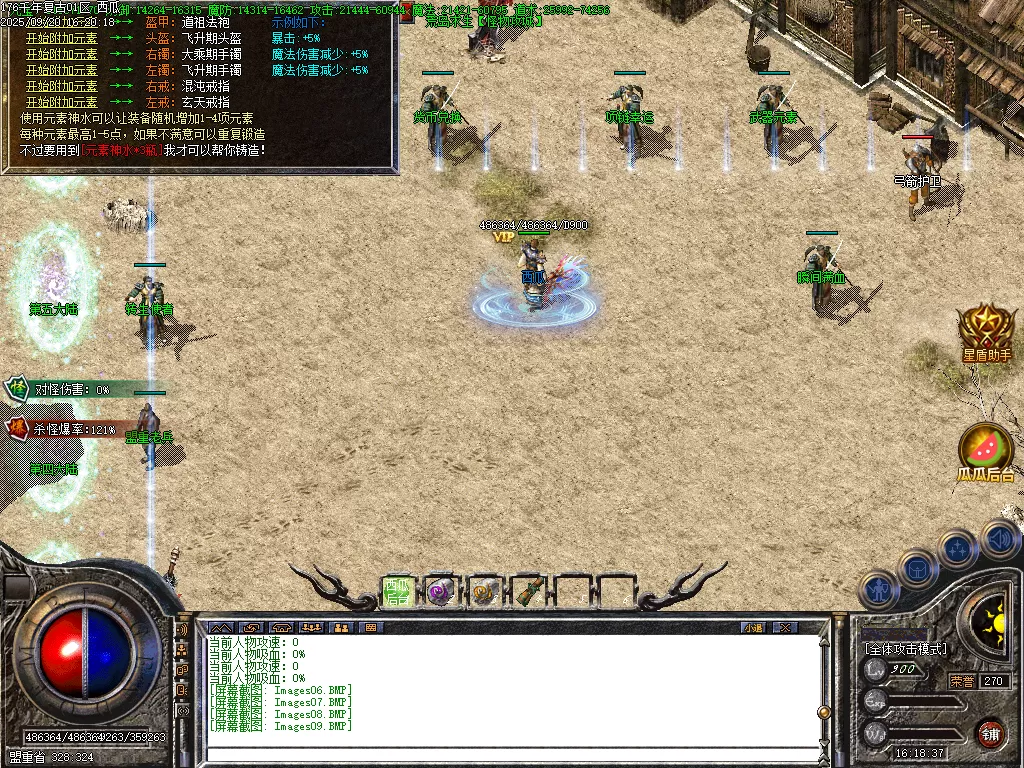1024x768 pixels.
Task: Start adding elements to the 右镯 bracelet
Action: (x=61, y=54)
